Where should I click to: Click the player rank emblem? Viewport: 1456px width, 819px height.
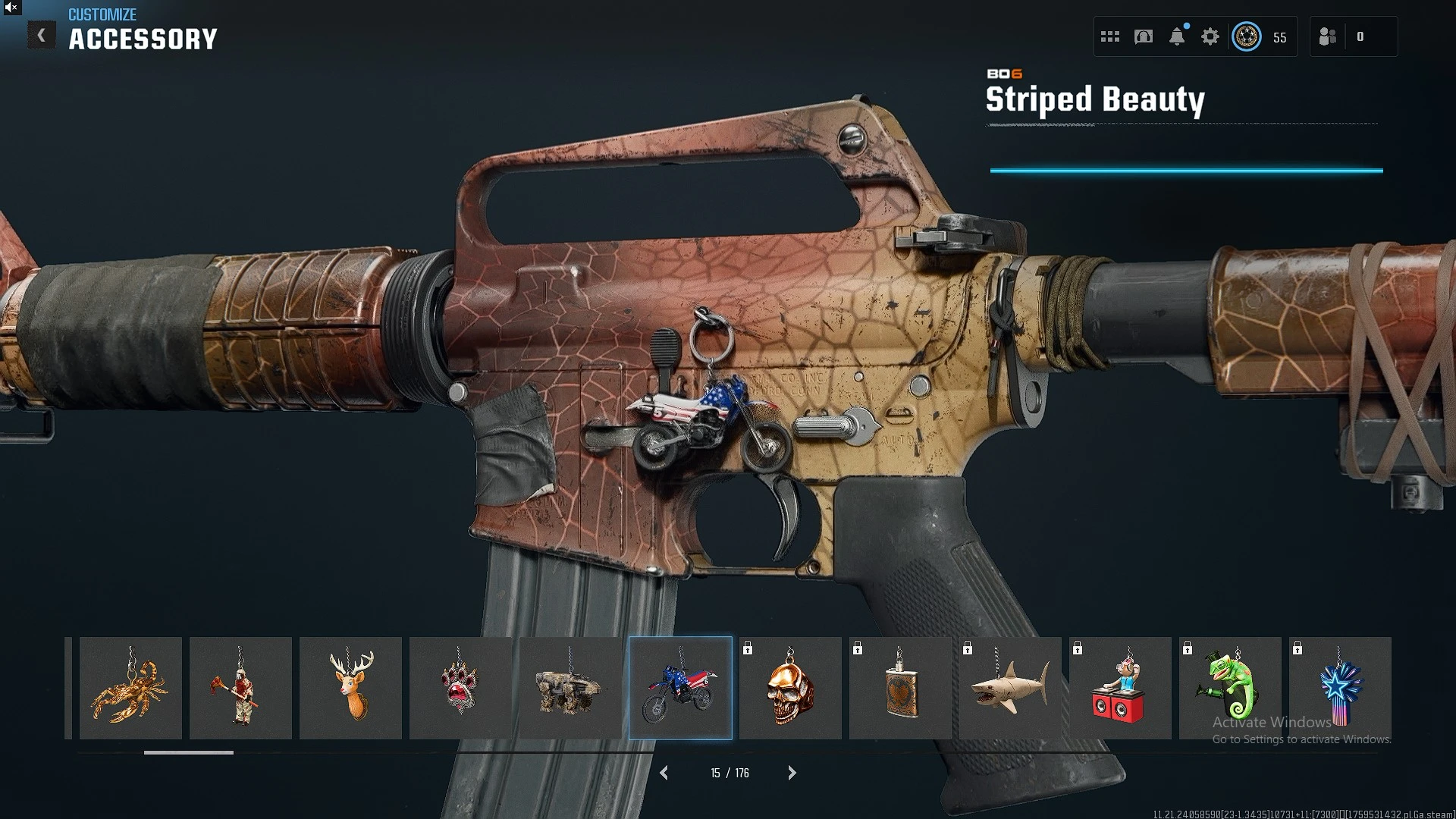(1247, 36)
